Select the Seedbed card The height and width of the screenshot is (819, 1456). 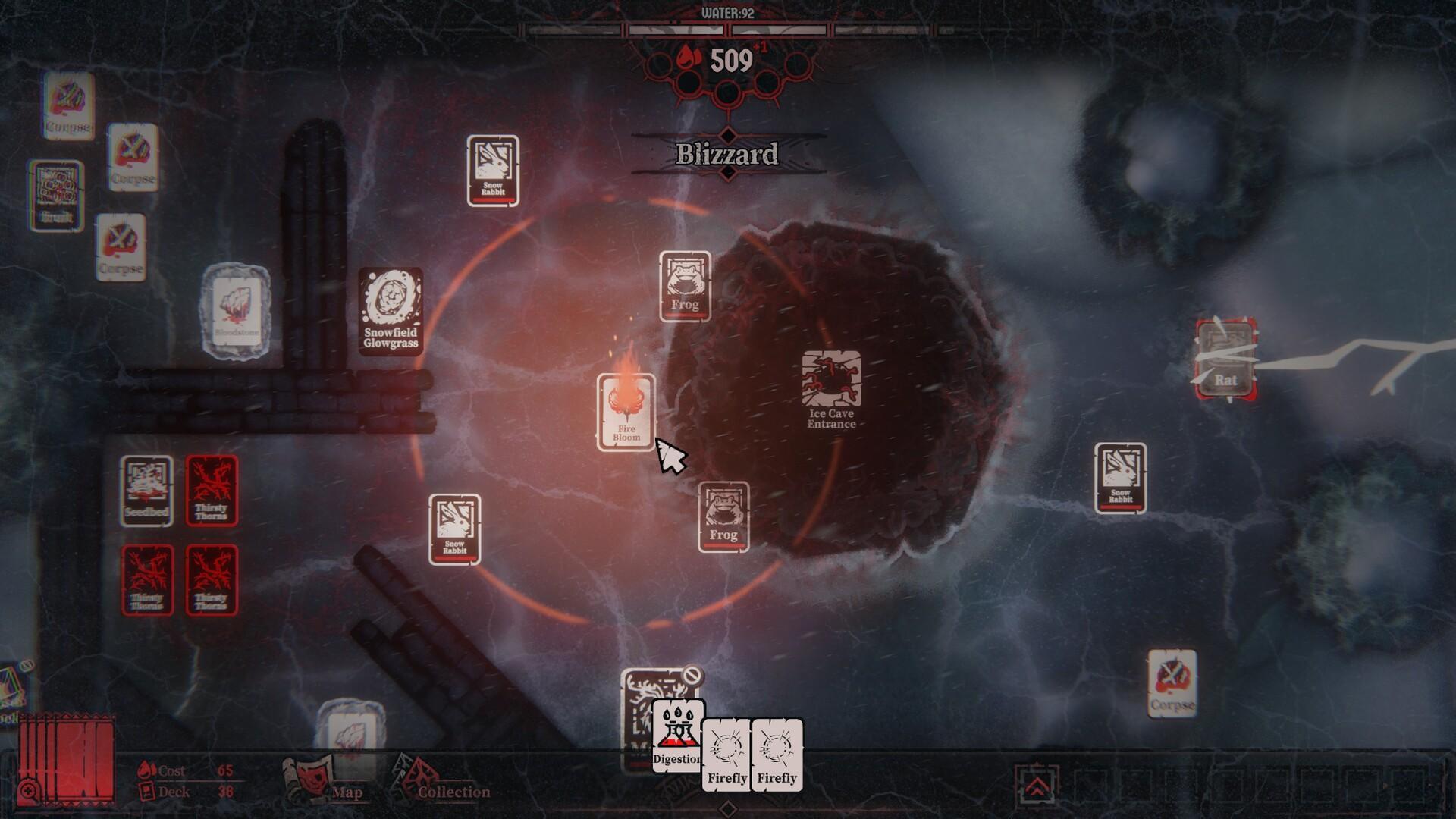(x=146, y=491)
